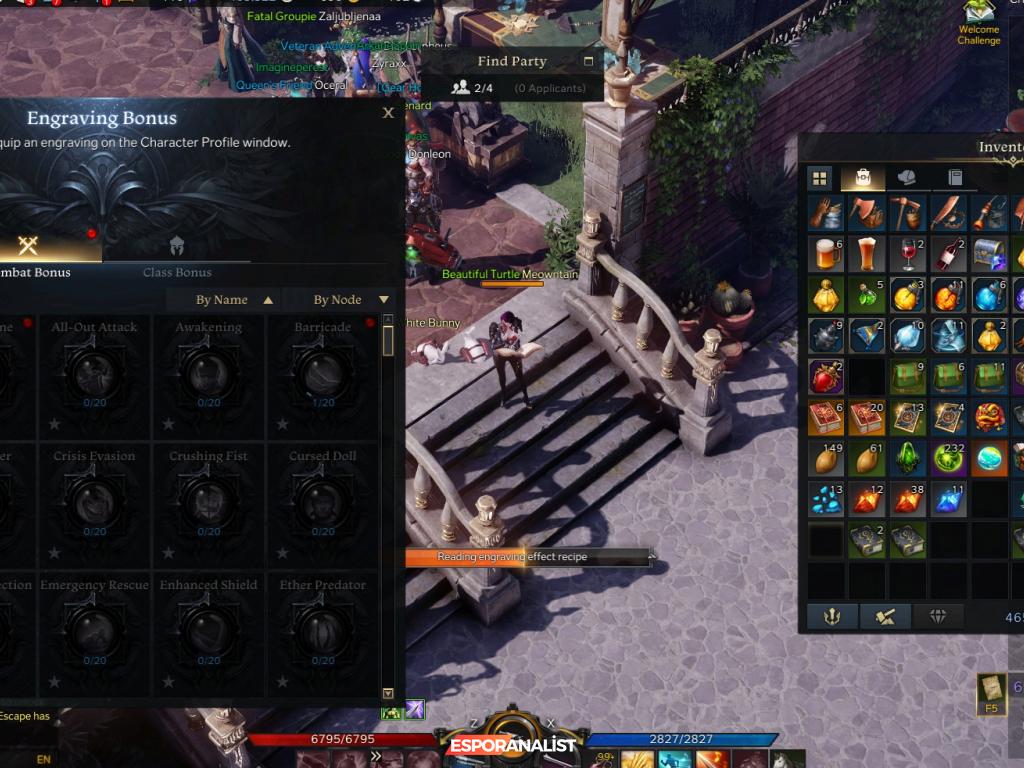Click the red wine glass item
Viewport: 1024px width, 768px height.
[909, 254]
